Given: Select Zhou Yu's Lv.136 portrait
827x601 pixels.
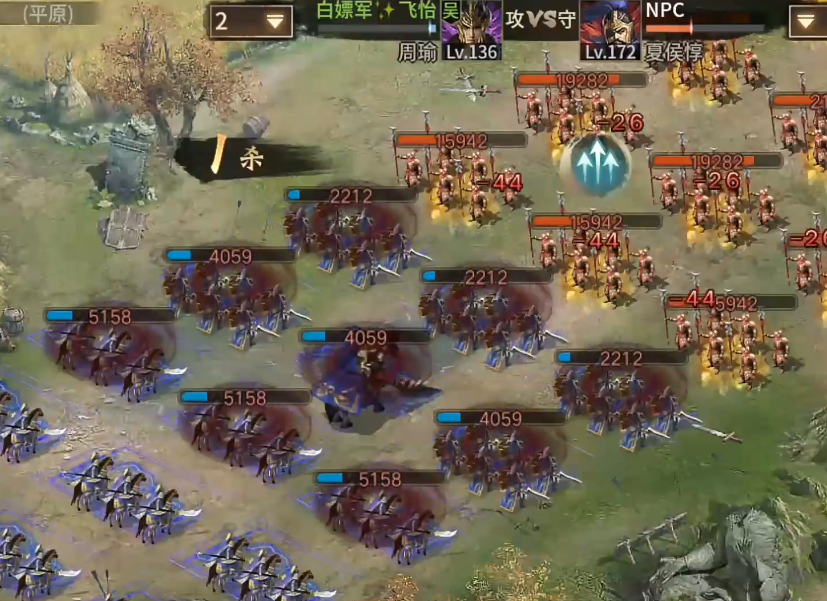Looking at the screenshot, I should point(471,27).
